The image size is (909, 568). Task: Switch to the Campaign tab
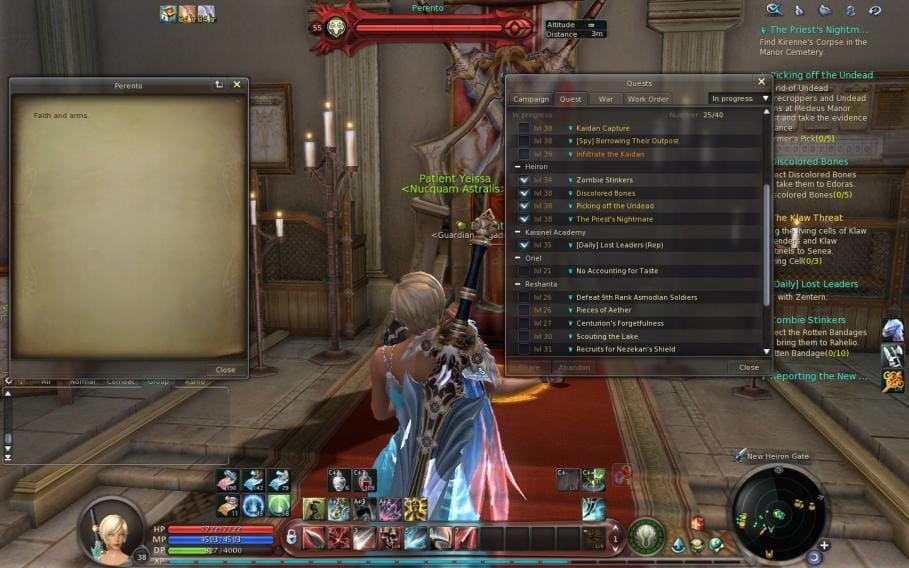tap(531, 99)
